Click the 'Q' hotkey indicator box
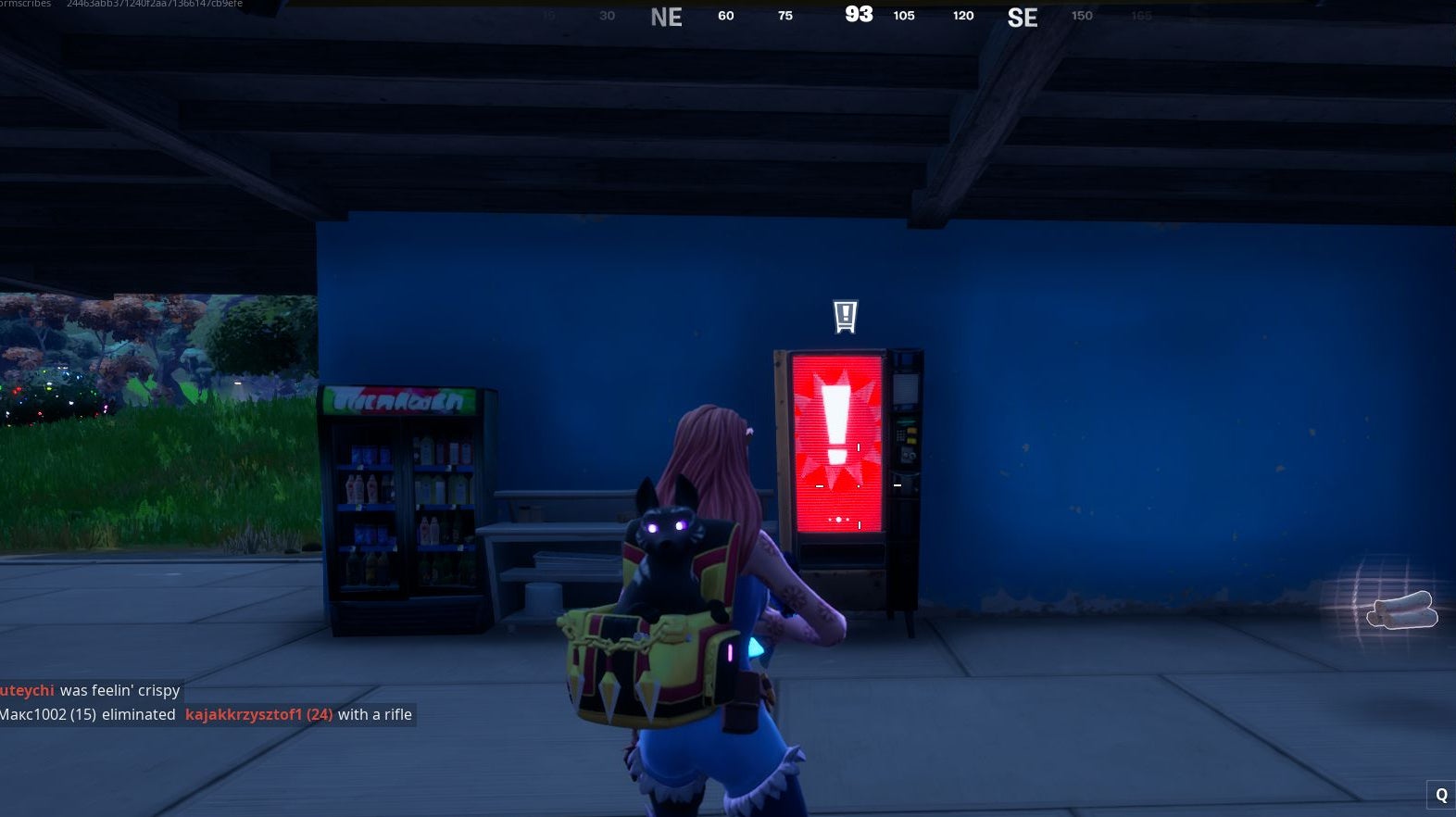 click(1442, 794)
